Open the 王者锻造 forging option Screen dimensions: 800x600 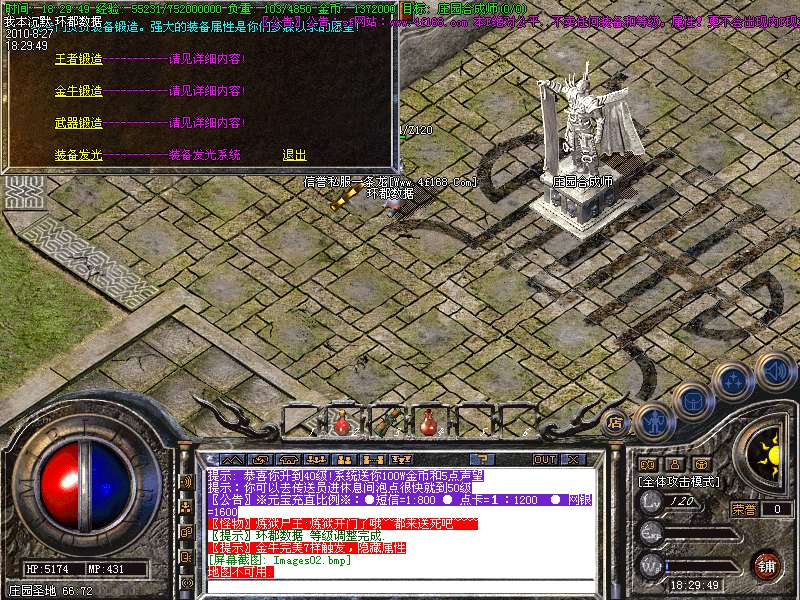pyautogui.click(x=78, y=59)
